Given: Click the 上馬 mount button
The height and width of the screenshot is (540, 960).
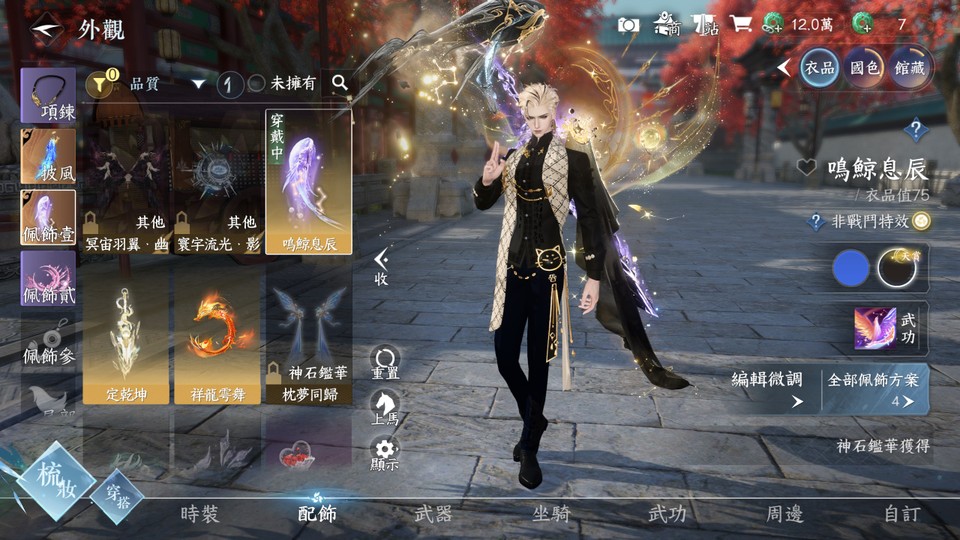Looking at the screenshot, I should (x=385, y=409).
